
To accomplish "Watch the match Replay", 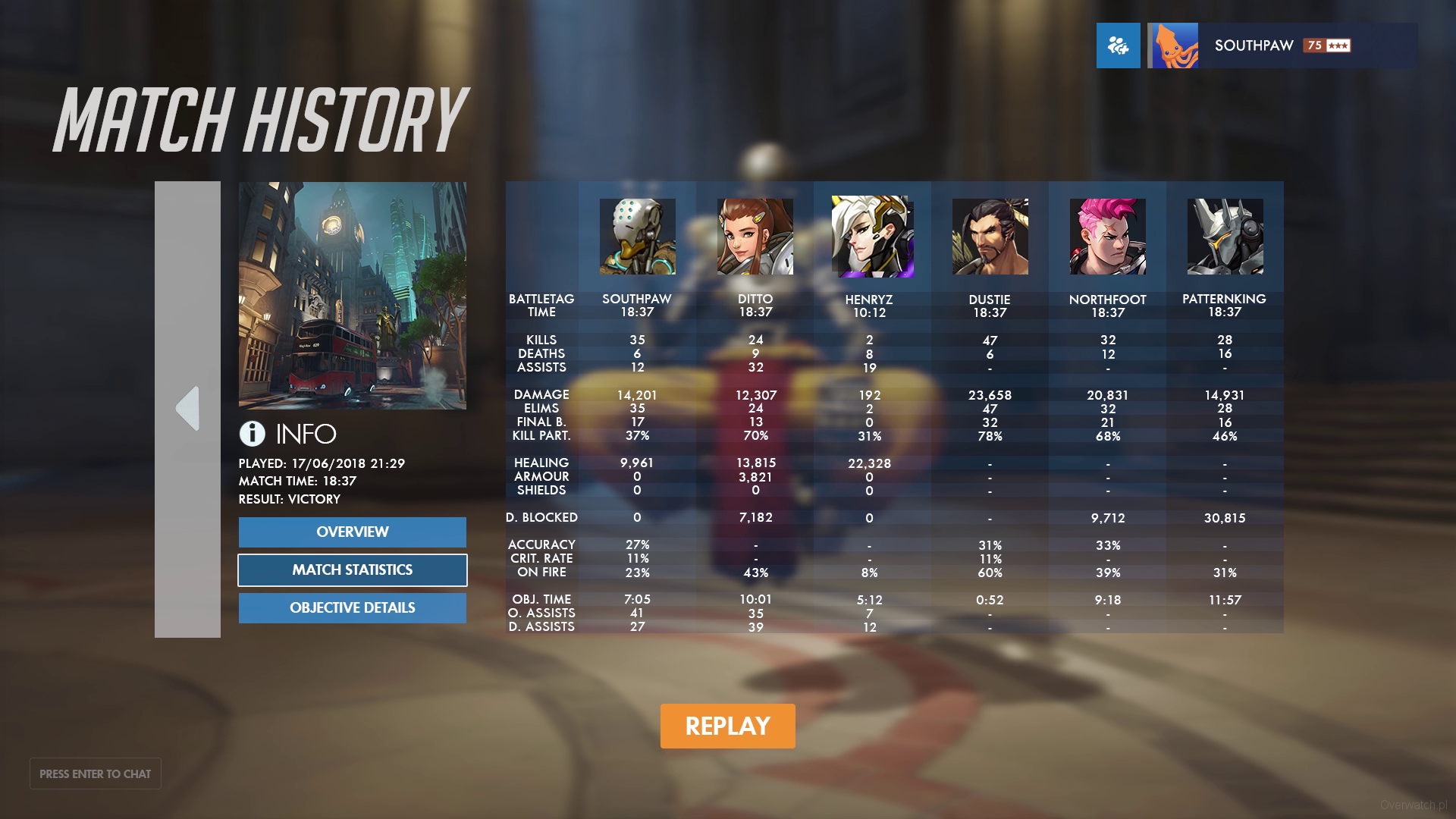I will pos(727,726).
